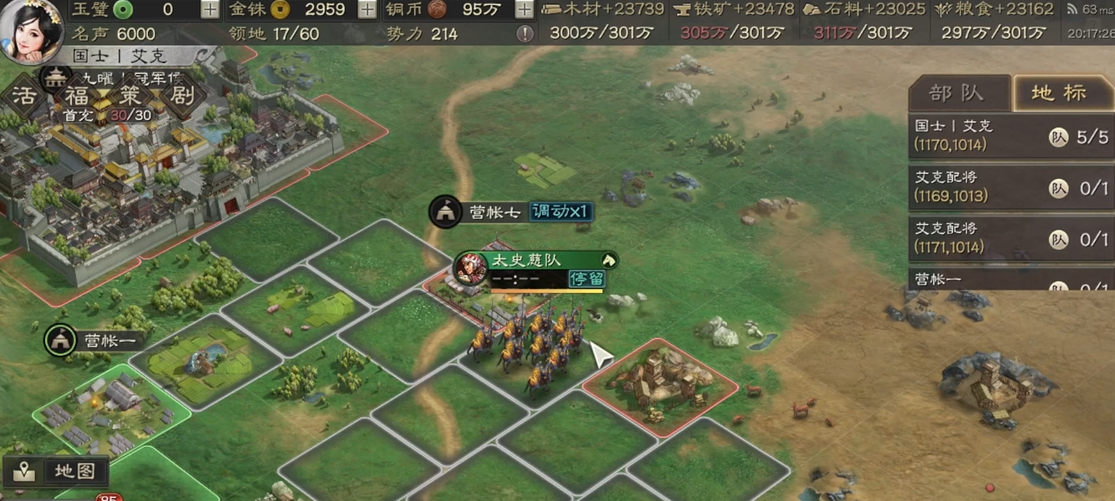This screenshot has height=501, width=1115.
Task: Select the 营帐一 camp marker
Action: tap(96, 340)
